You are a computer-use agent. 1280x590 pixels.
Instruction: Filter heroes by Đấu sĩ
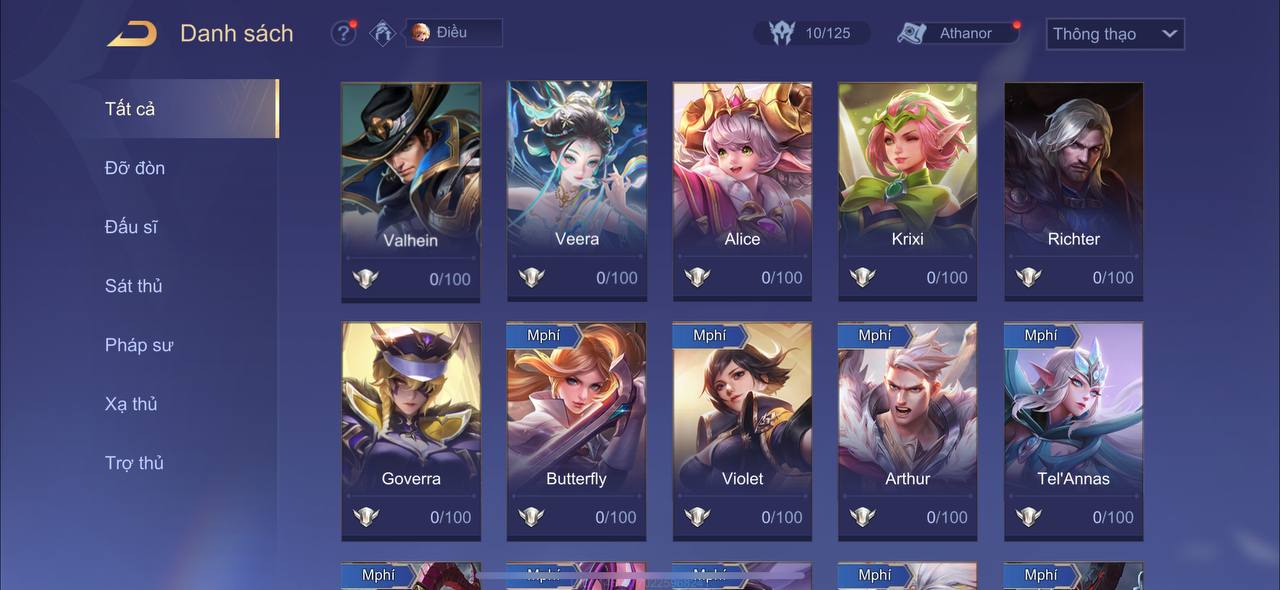tap(131, 227)
